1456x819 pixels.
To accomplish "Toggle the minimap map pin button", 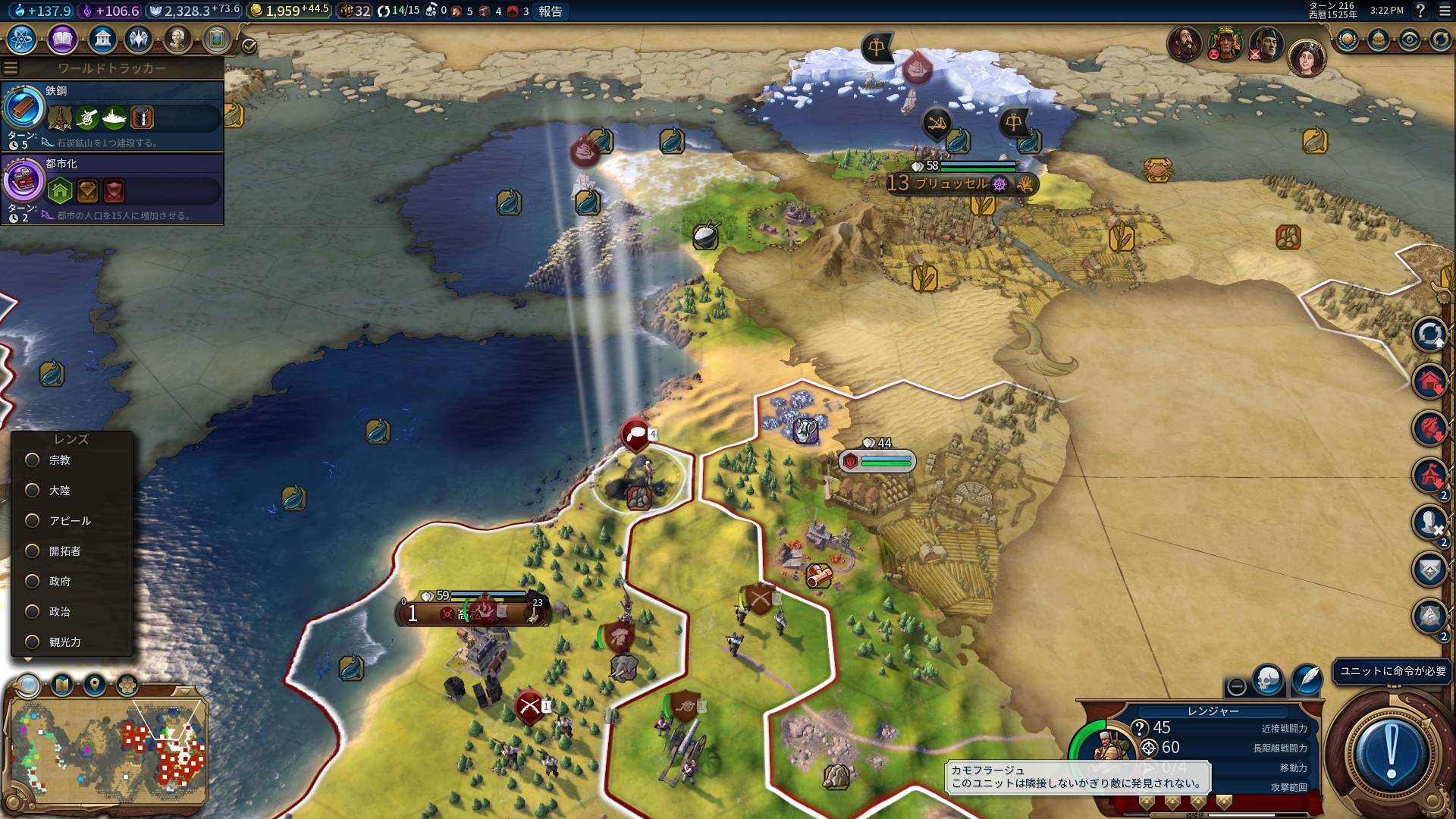I will click(95, 686).
